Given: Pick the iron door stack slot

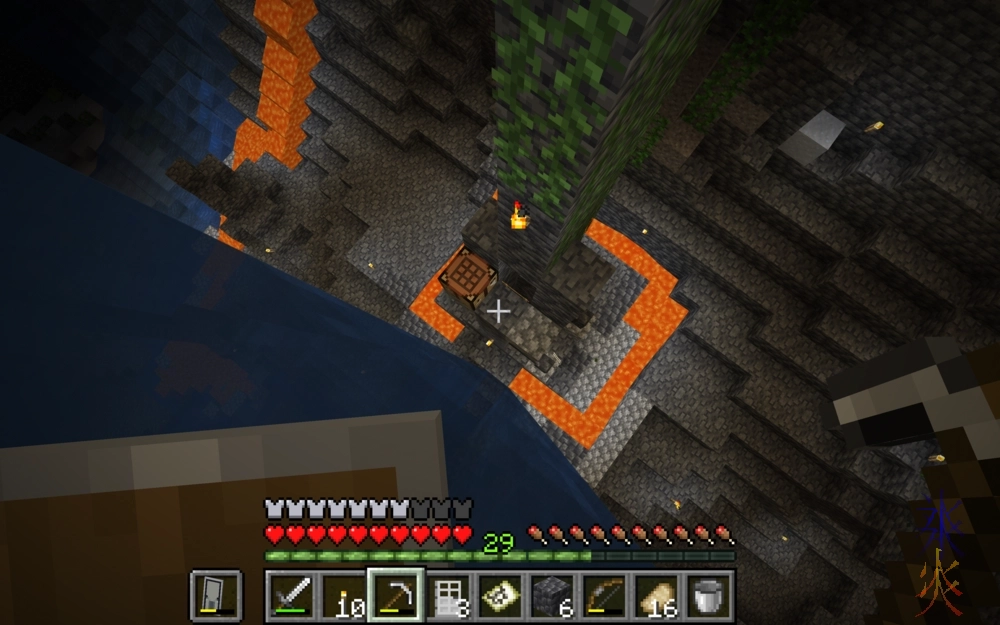Looking at the screenshot, I should [x=448, y=596].
